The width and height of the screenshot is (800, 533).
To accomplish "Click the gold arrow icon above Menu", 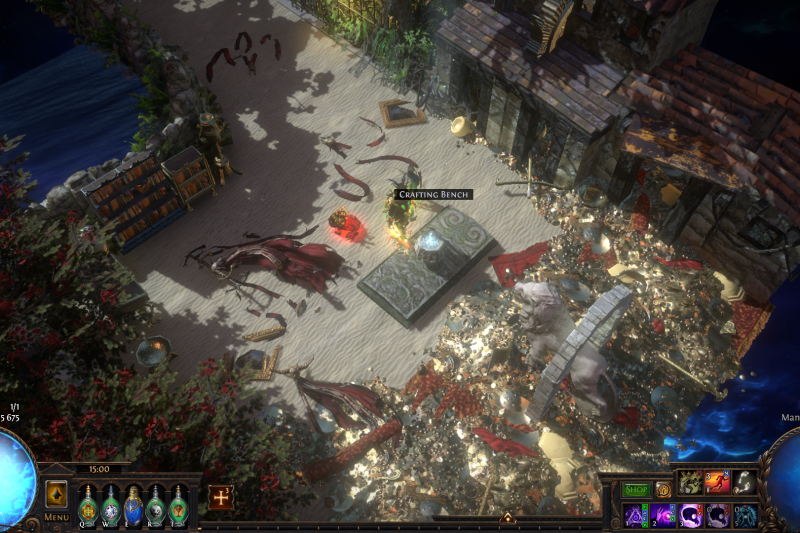I will coord(56,494).
